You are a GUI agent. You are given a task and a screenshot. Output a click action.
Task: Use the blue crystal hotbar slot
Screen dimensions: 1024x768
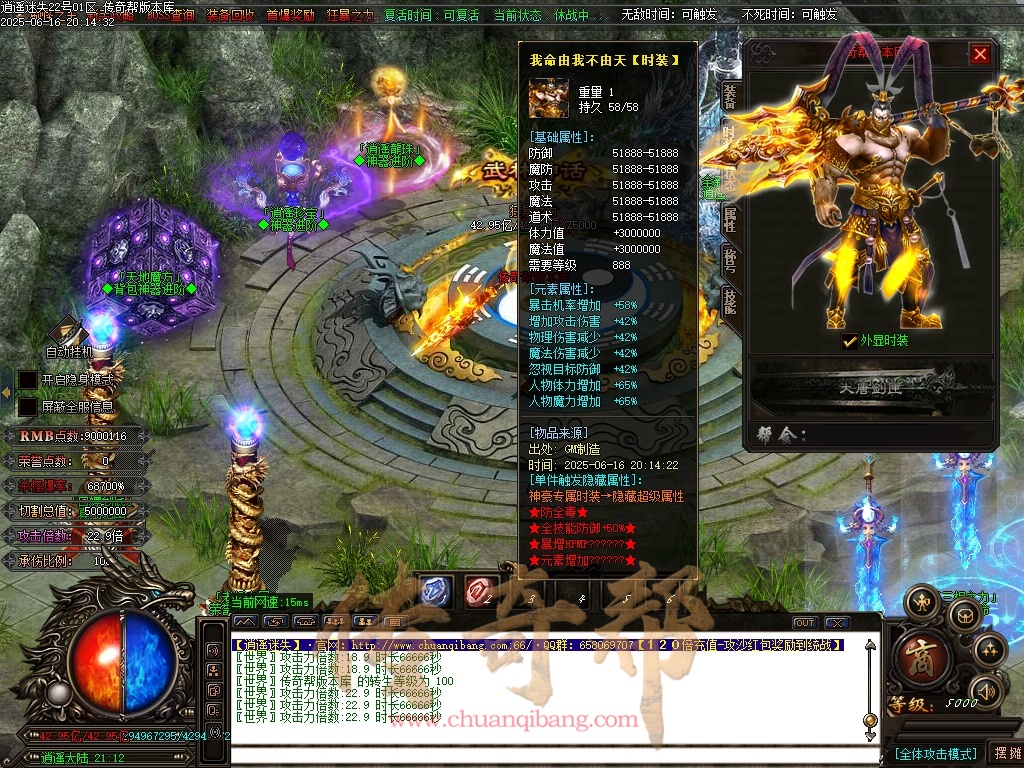436,591
